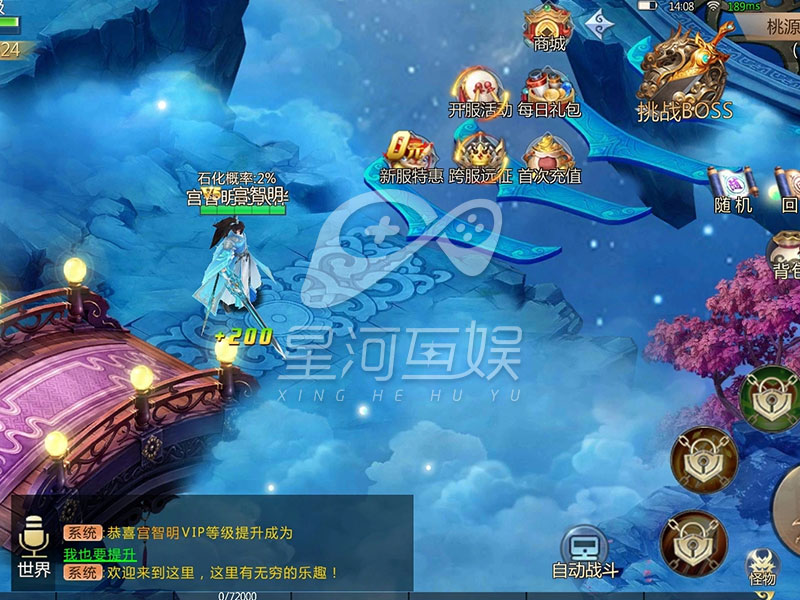
Task: Select the 怪物 monster target button
Action: click(x=762, y=567)
